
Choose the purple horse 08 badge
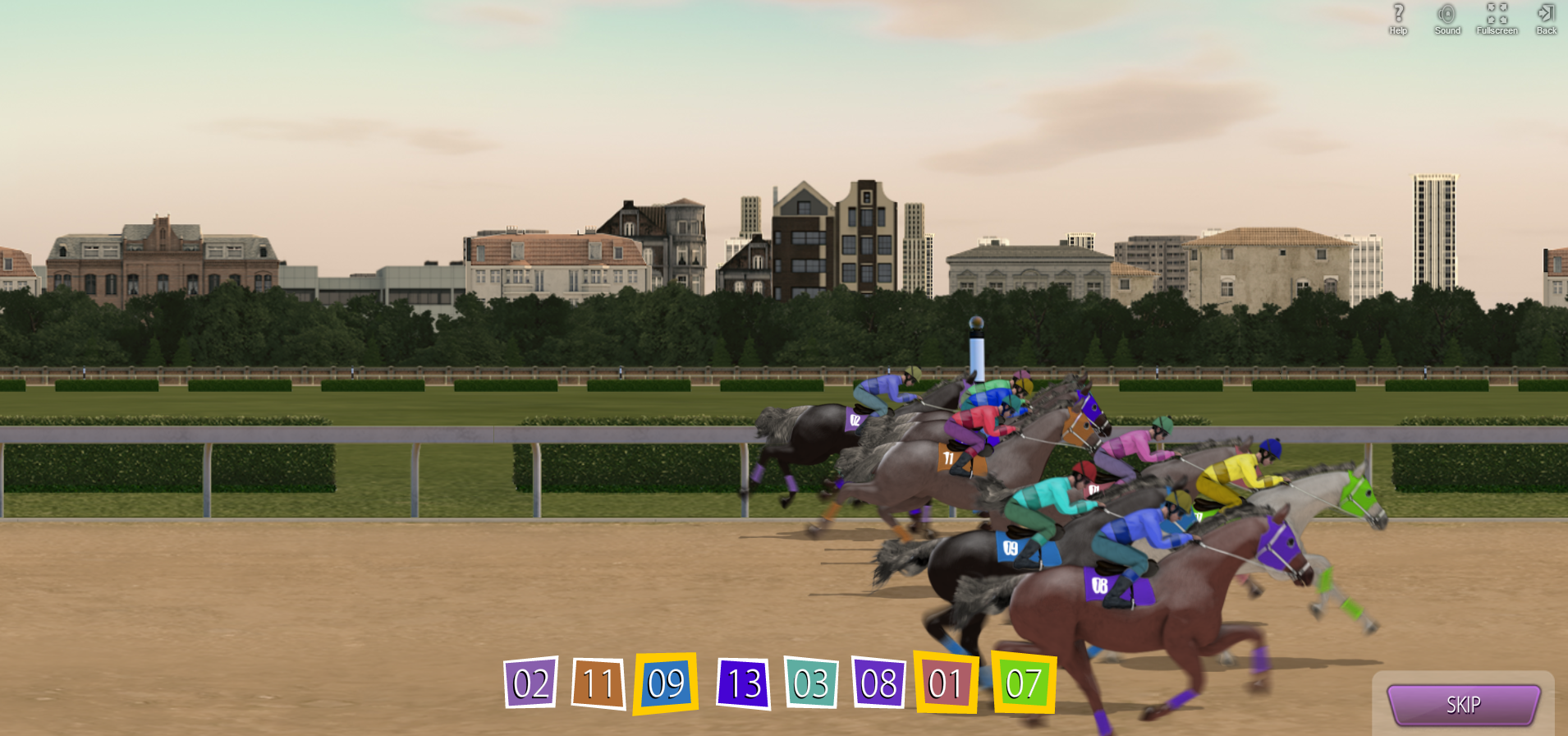(878, 683)
